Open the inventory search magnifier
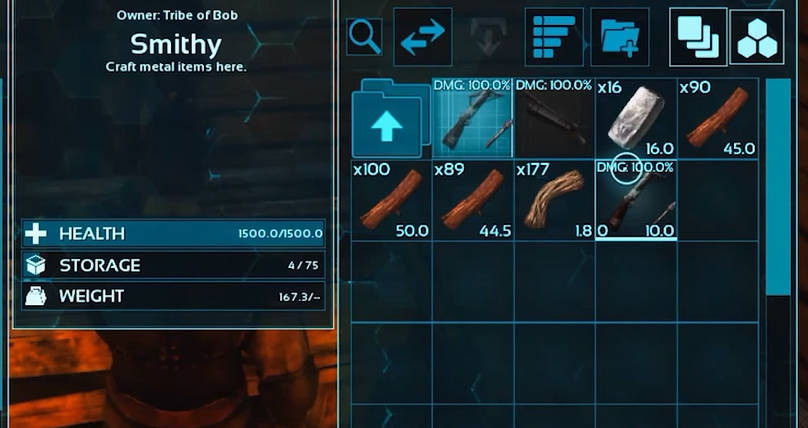The image size is (808, 428). coord(364,37)
